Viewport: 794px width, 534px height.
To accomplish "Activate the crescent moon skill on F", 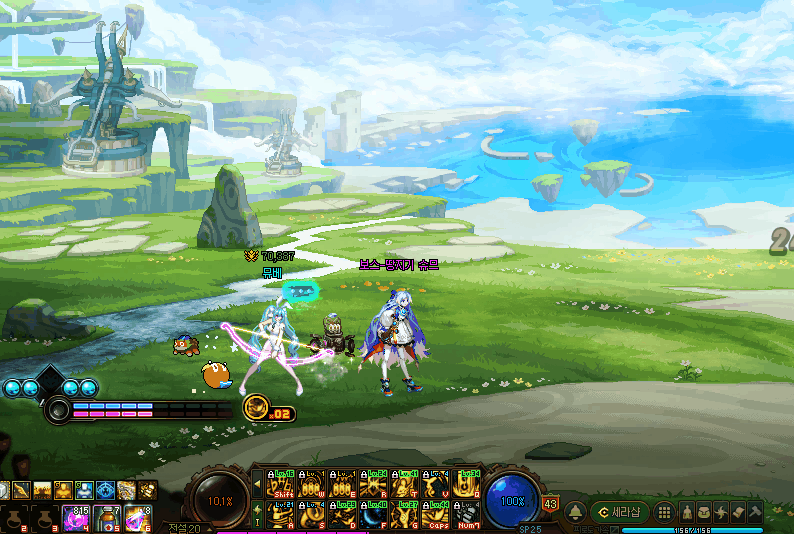I will click(x=375, y=514).
